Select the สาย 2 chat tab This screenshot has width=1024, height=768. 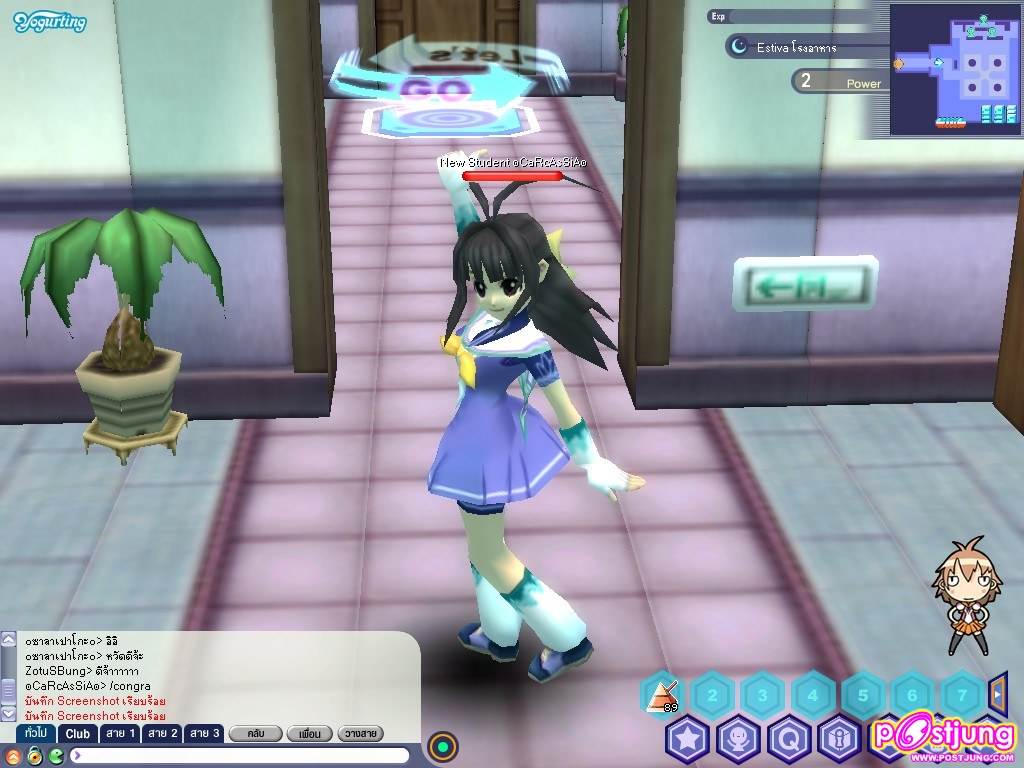(x=162, y=734)
